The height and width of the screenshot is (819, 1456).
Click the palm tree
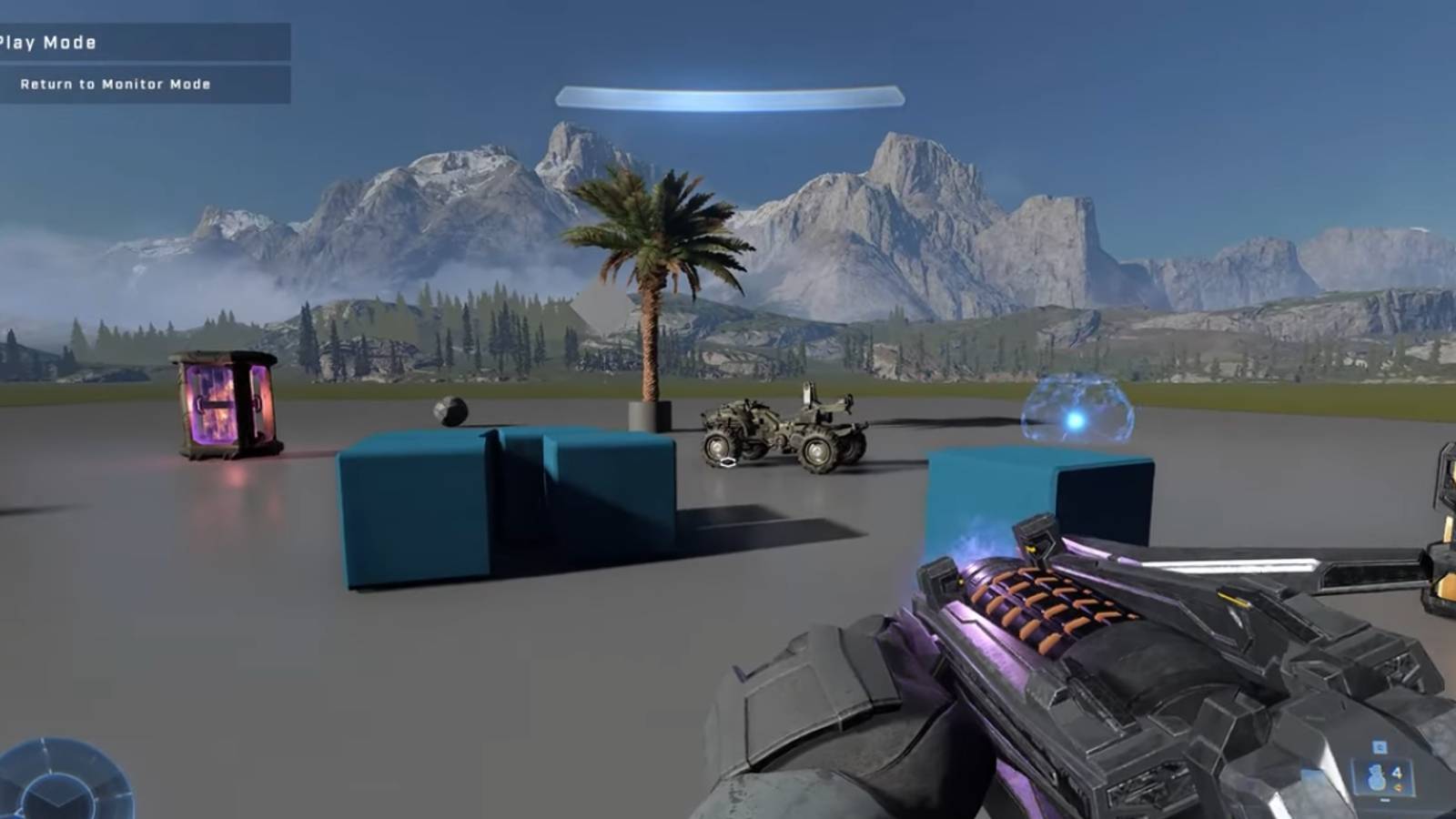(651, 273)
